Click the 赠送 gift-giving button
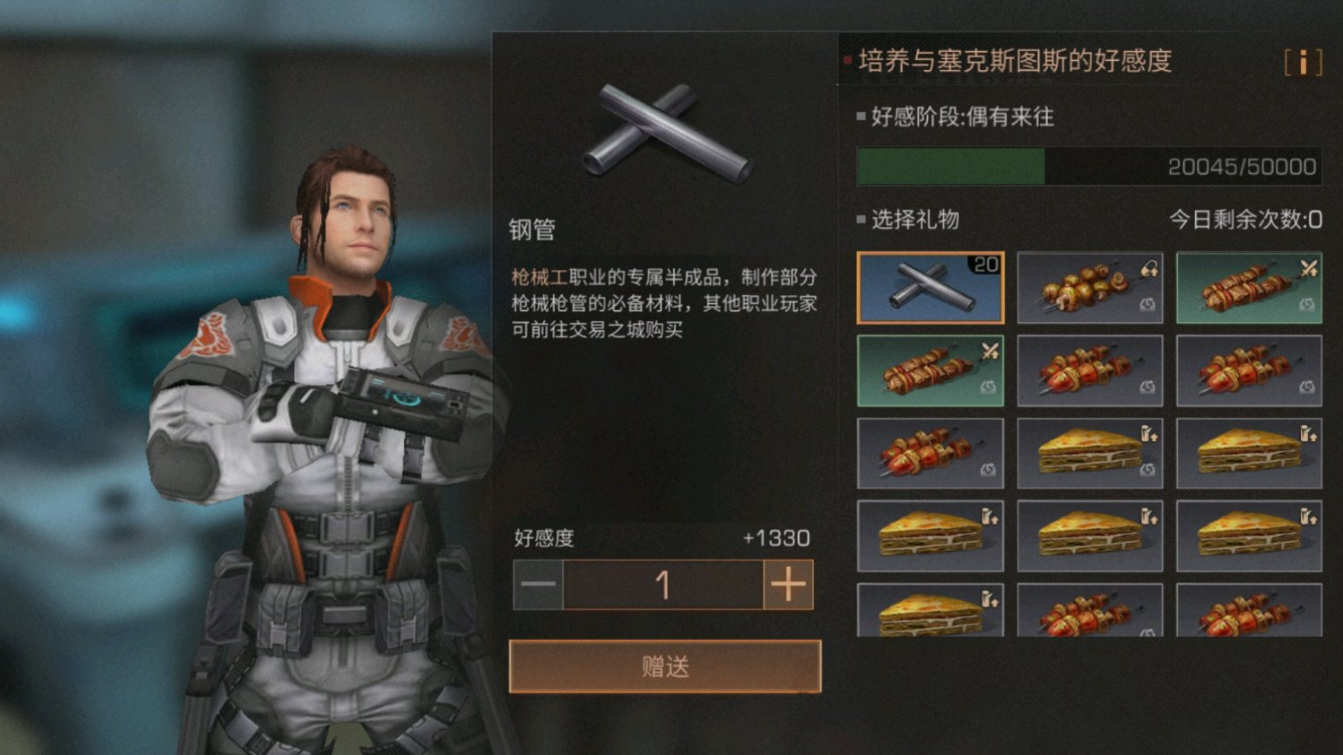Viewport: 1343px width, 755px height. coord(663,664)
